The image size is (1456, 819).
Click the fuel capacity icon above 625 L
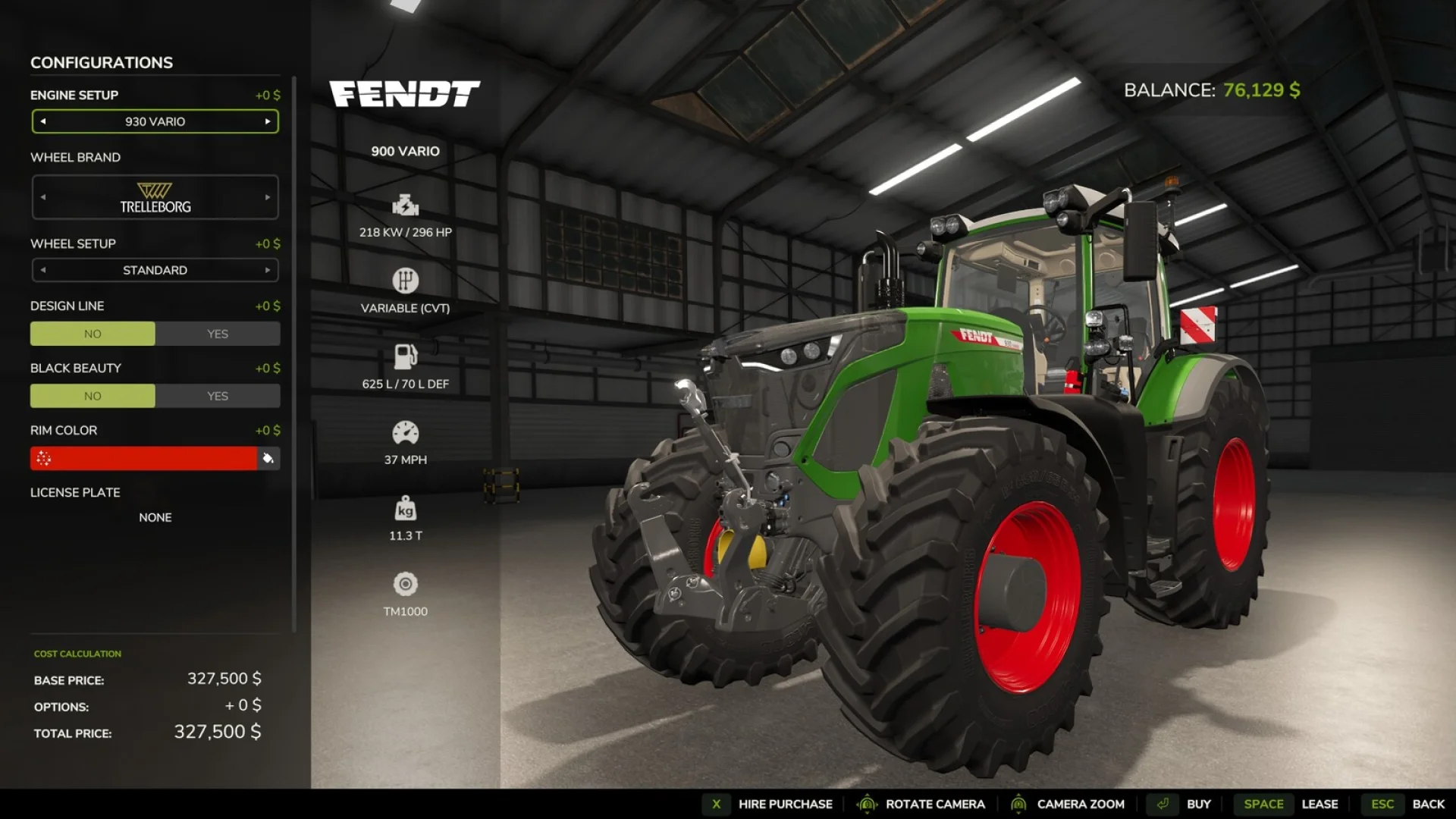(405, 356)
